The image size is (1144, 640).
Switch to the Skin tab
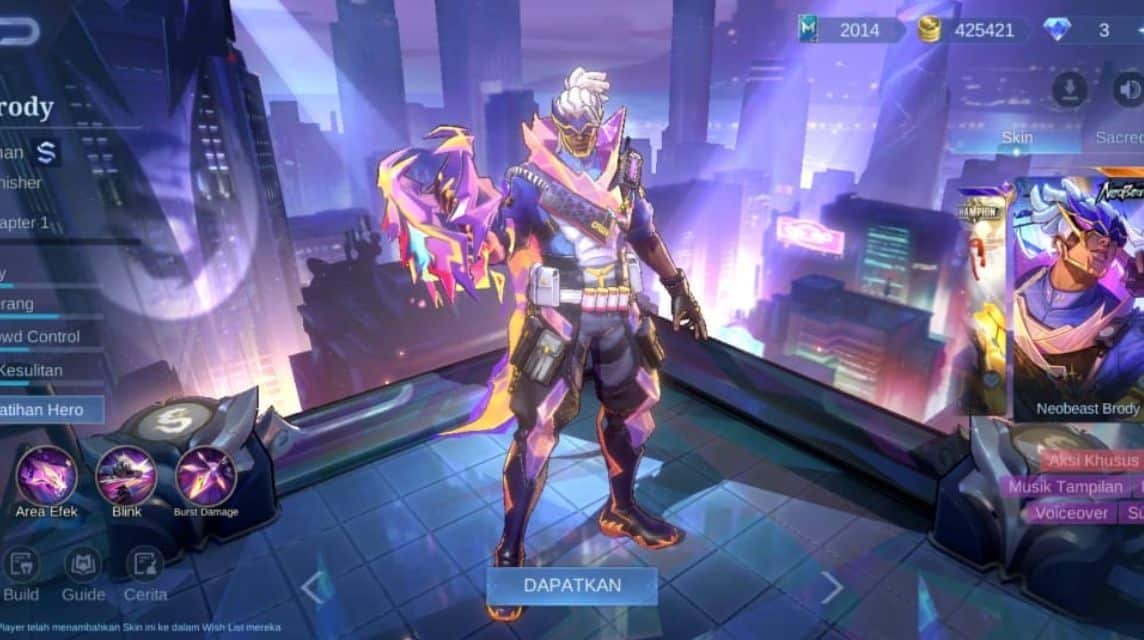[1016, 137]
